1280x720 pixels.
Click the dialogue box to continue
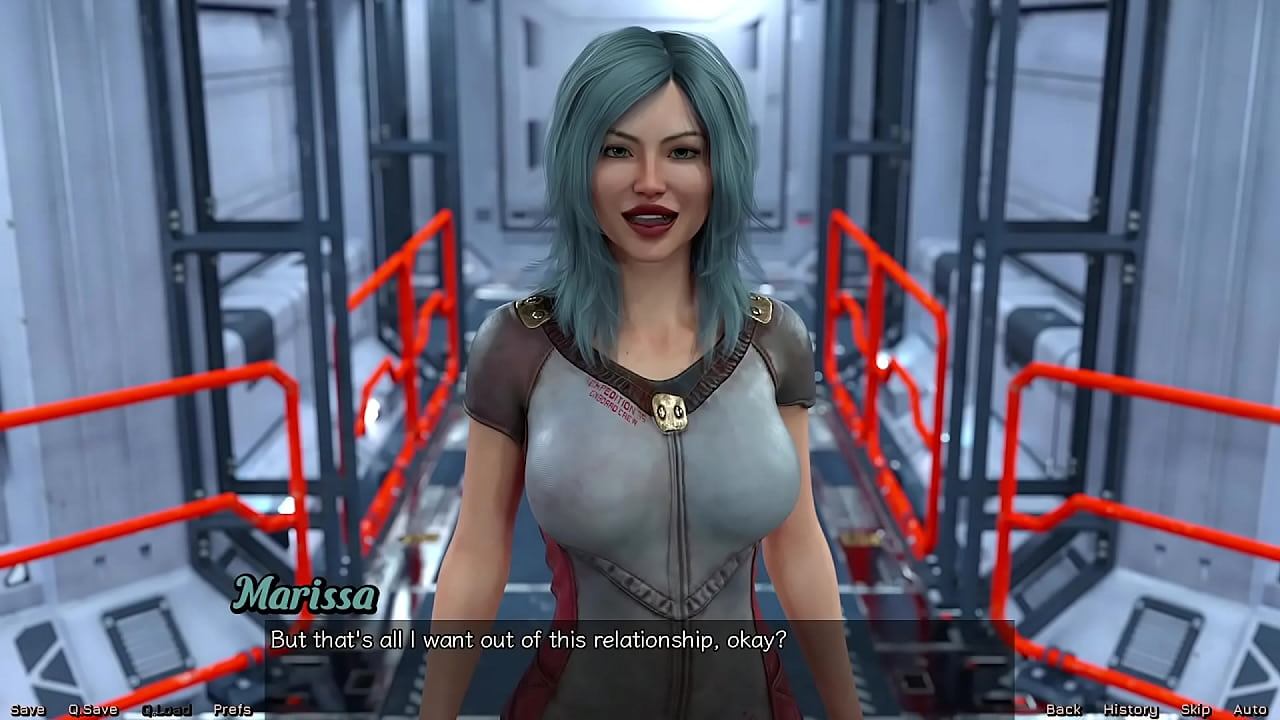coord(640,652)
